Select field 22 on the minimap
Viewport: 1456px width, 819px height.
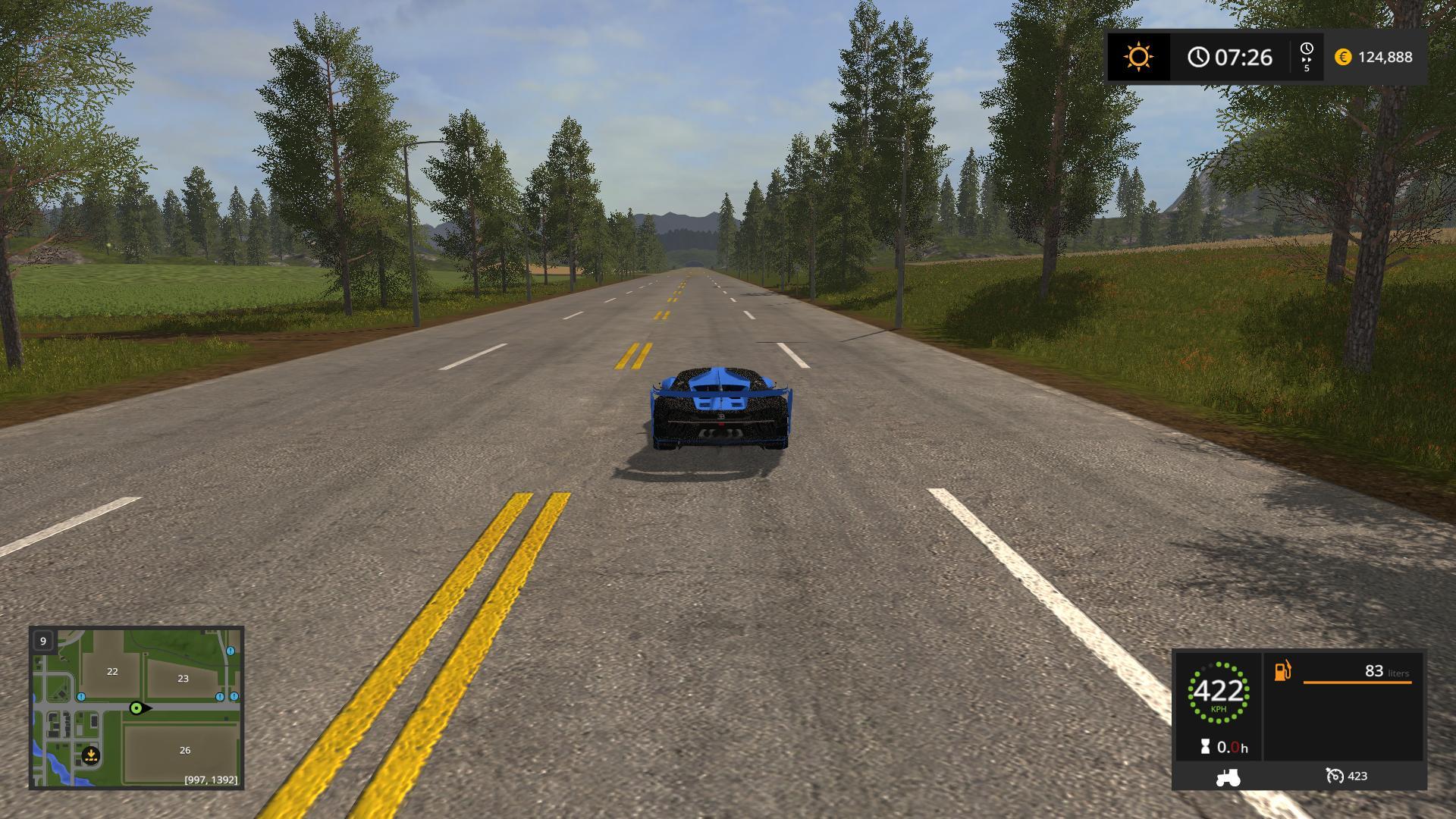pyautogui.click(x=112, y=671)
